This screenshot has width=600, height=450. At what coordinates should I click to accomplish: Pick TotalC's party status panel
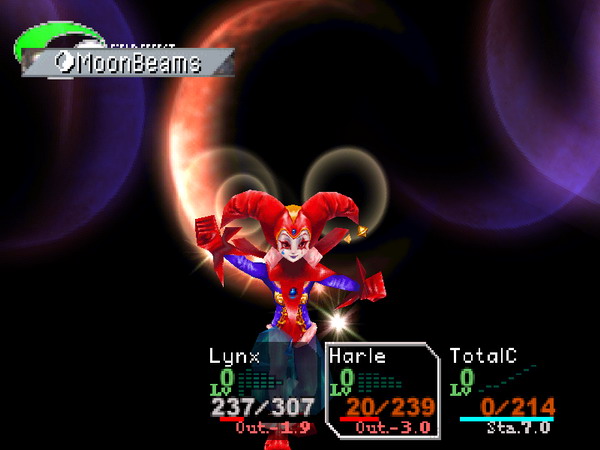point(502,390)
